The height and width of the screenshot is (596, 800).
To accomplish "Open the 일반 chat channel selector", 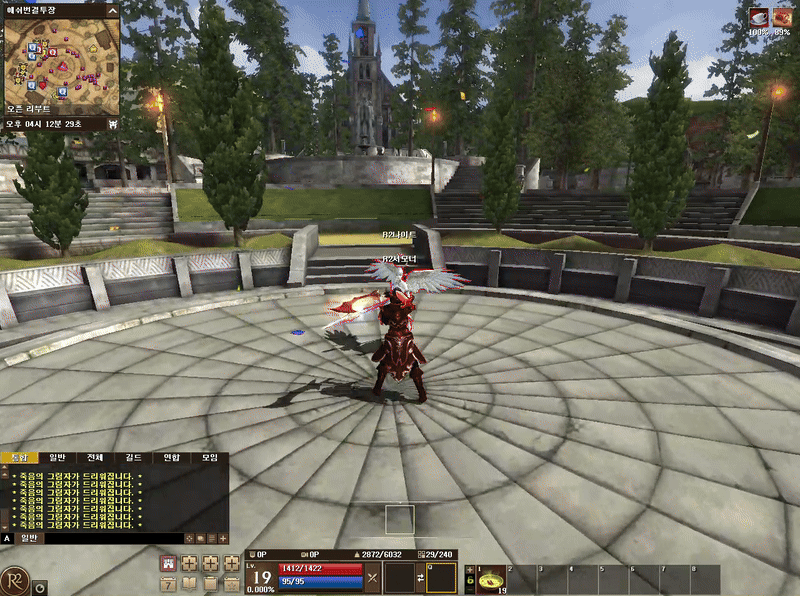I will (29, 538).
